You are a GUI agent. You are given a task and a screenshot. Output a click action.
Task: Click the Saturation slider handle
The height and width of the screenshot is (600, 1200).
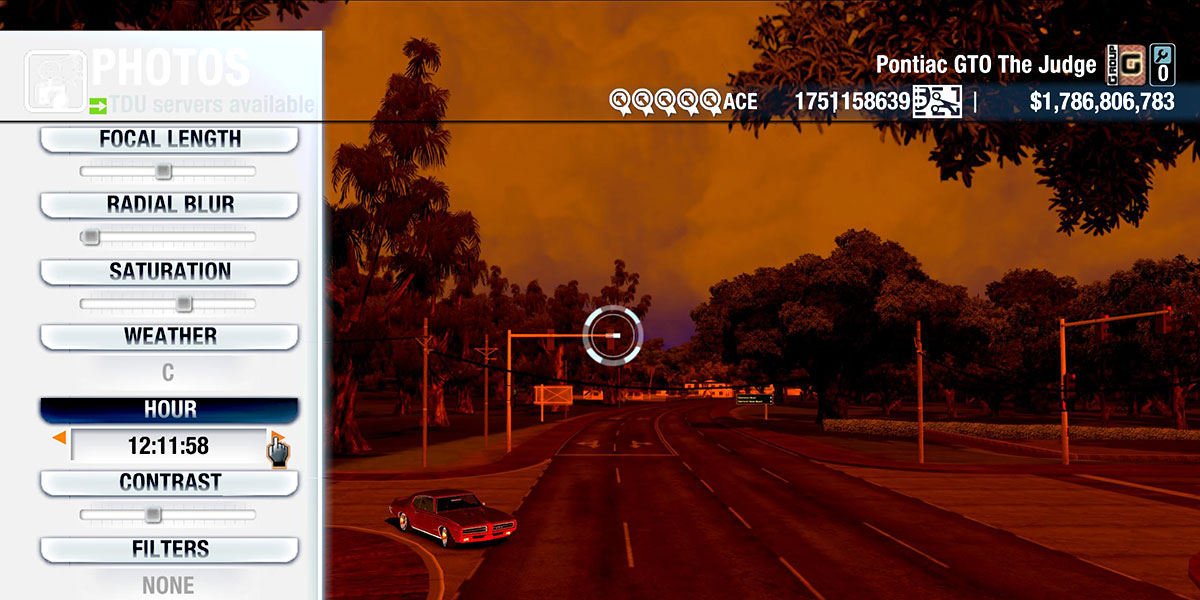(184, 304)
